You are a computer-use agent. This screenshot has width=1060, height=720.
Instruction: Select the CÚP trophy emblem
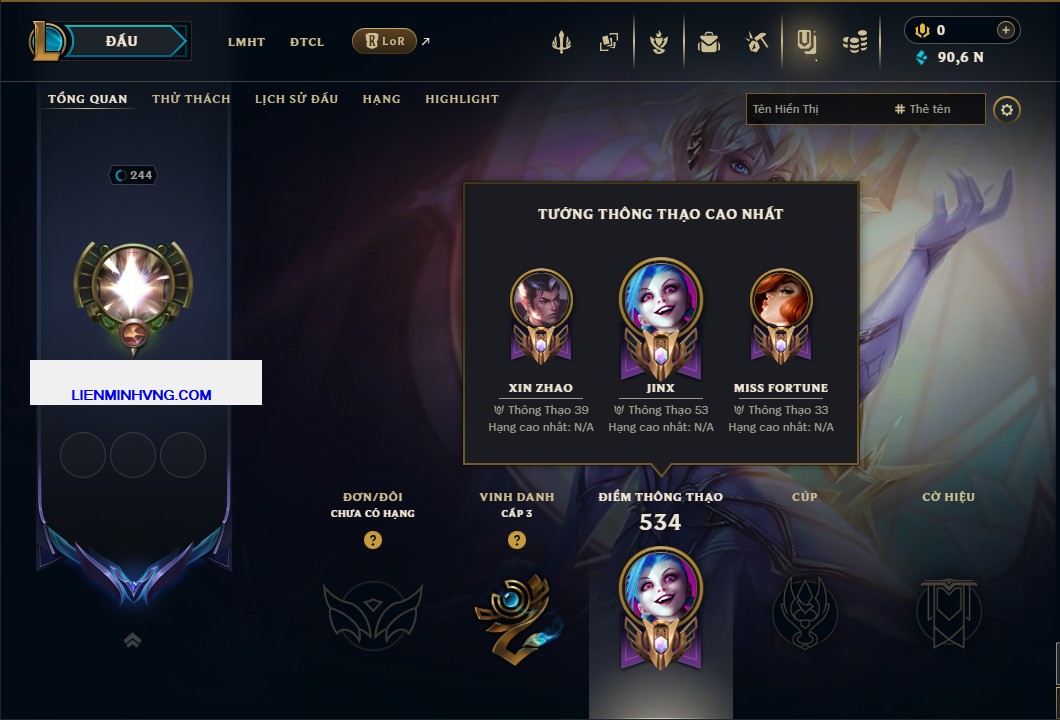click(x=805, y=610)
